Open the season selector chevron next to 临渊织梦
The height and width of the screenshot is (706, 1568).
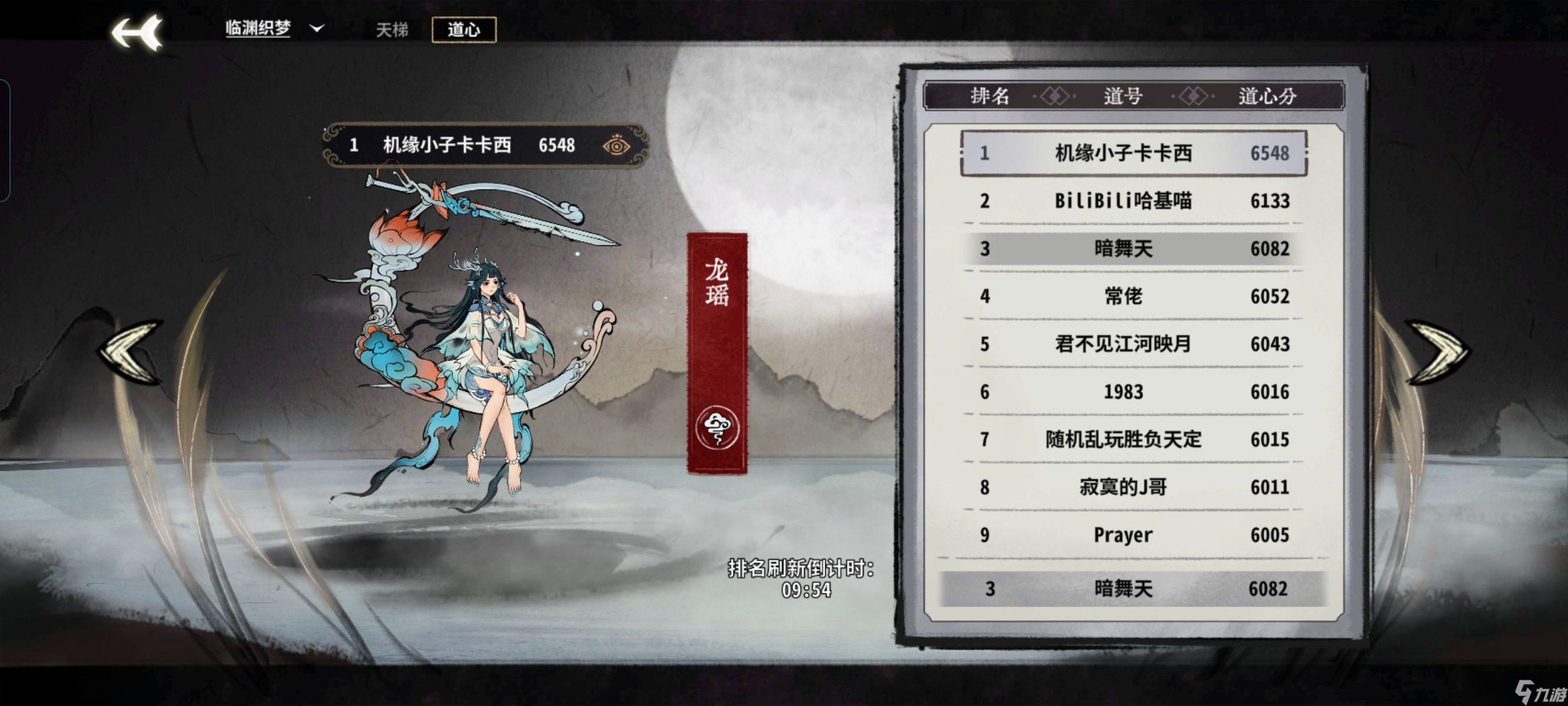coord(316,29)
